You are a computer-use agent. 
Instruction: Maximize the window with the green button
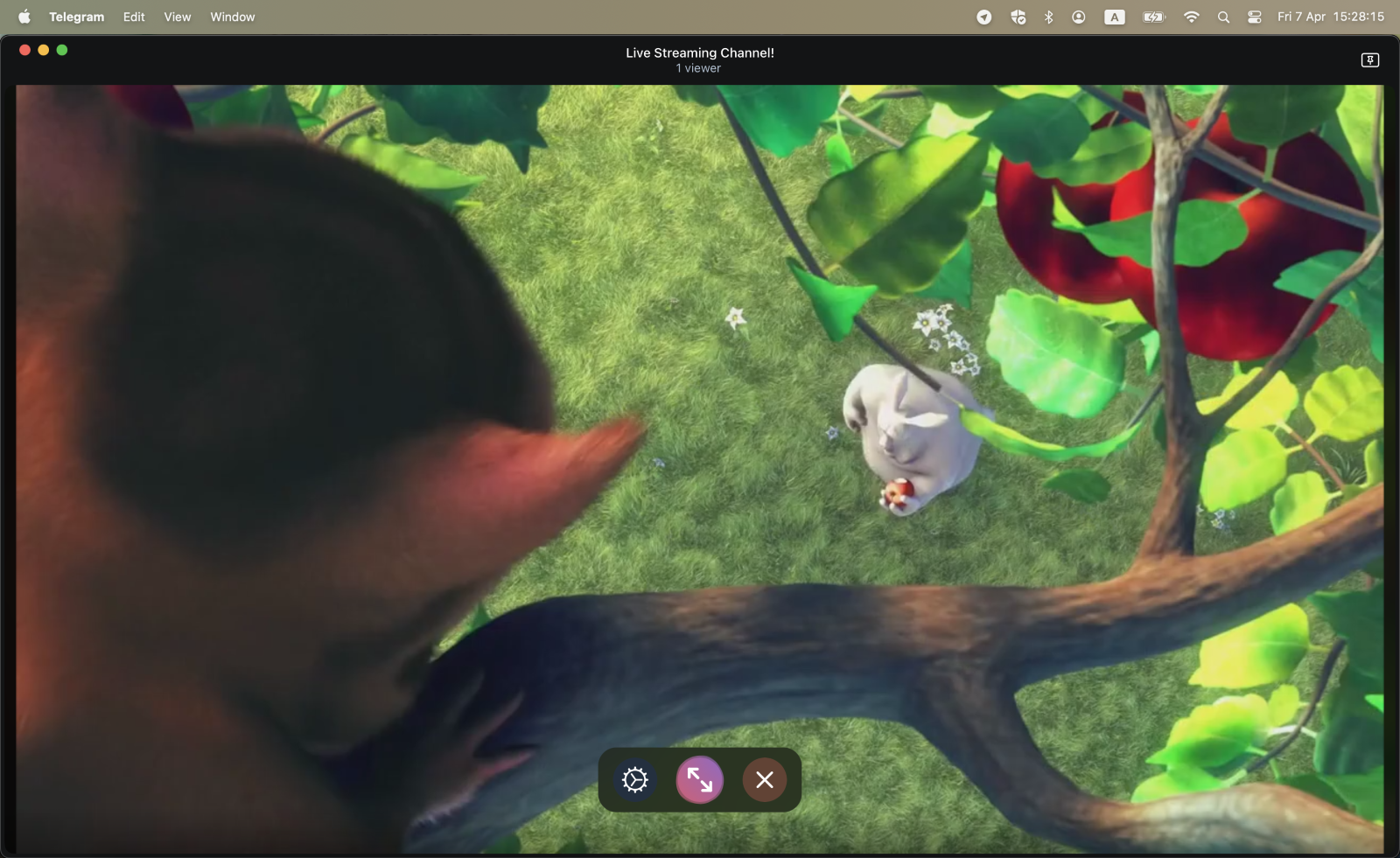tap(62, 50)
